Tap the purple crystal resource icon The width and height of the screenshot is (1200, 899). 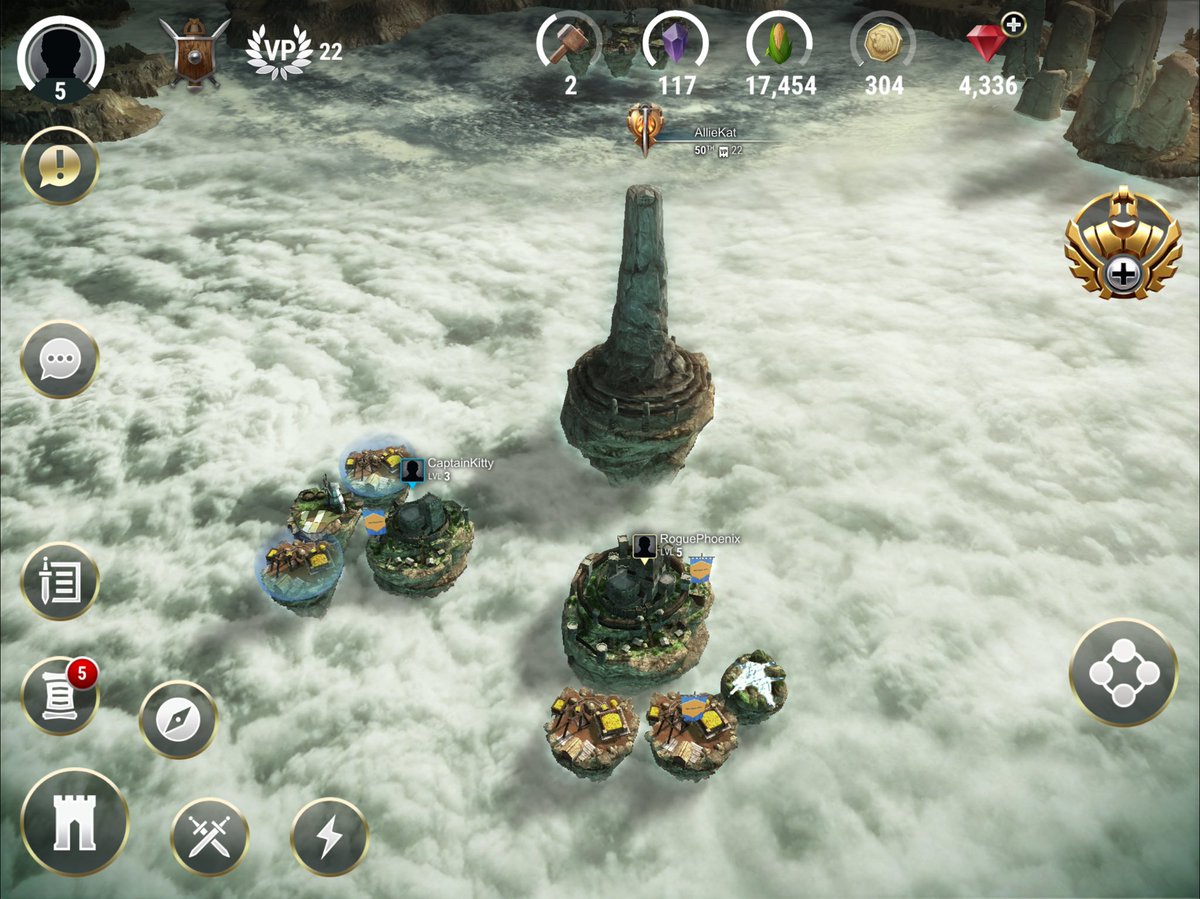pyautogui.click(x=677, y=45)
